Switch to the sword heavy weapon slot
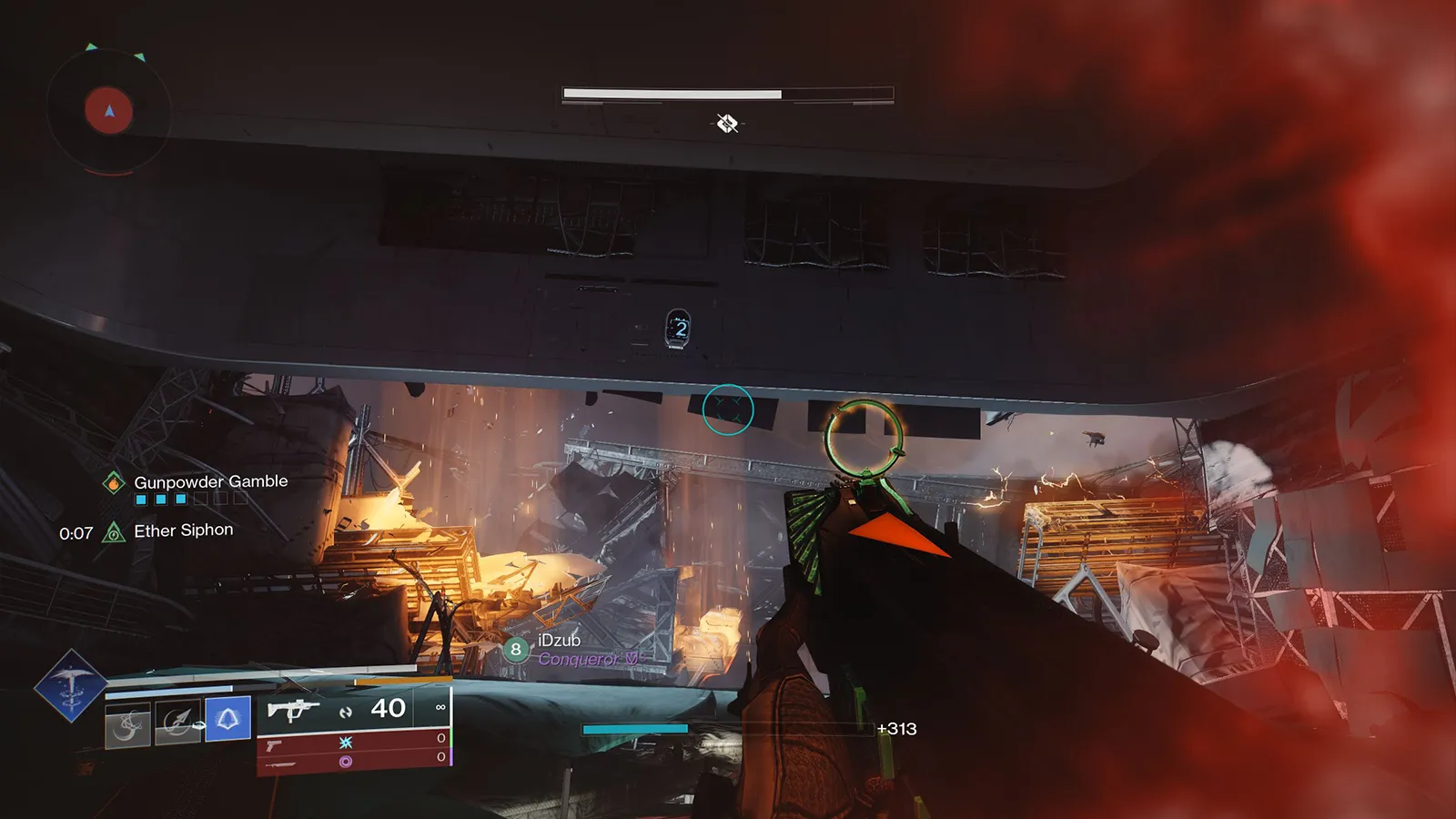The height and width of the screenshot is (819, 1456). tap(280, 763)
